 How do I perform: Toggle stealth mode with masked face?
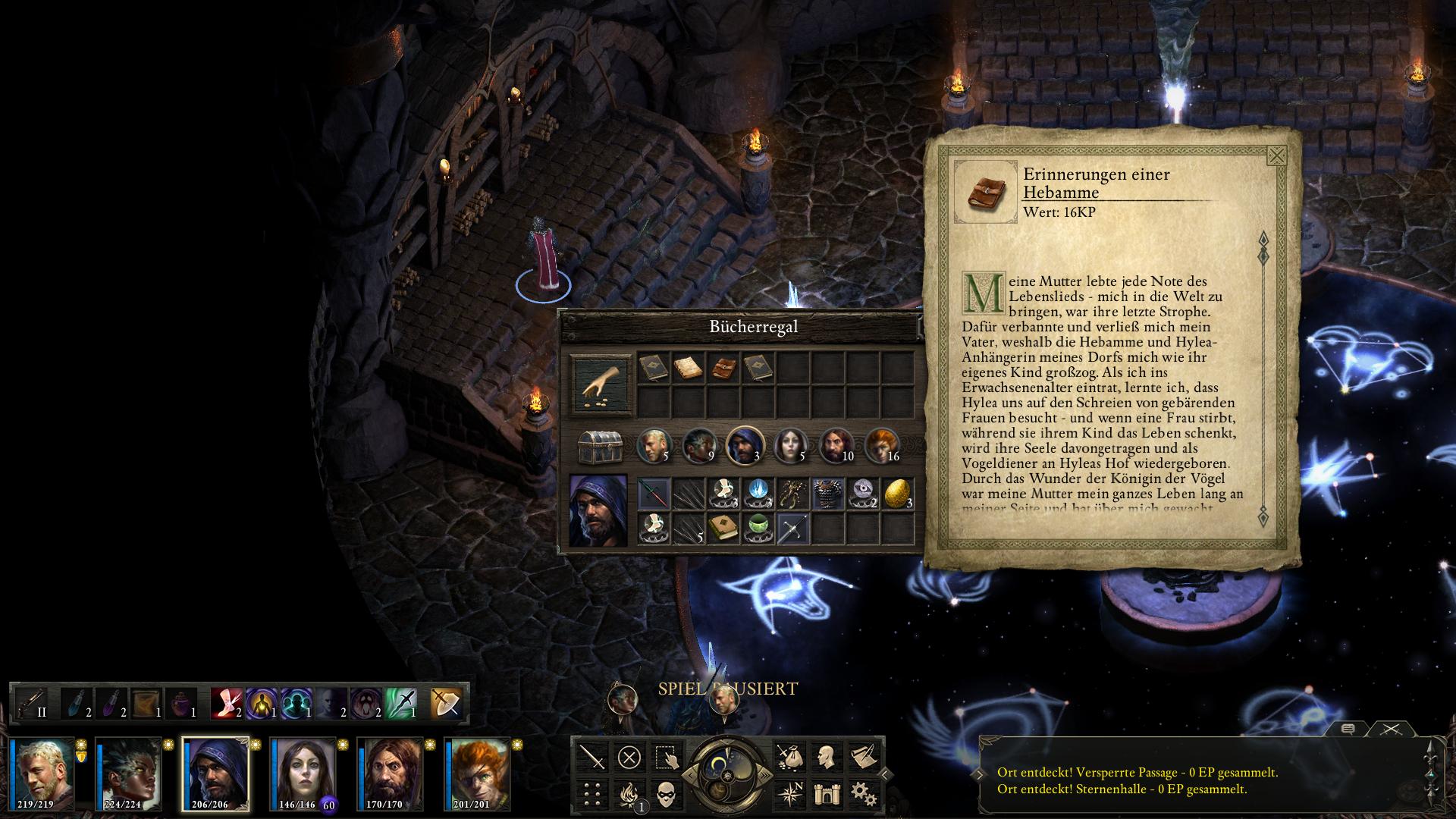tap(666, 794)
